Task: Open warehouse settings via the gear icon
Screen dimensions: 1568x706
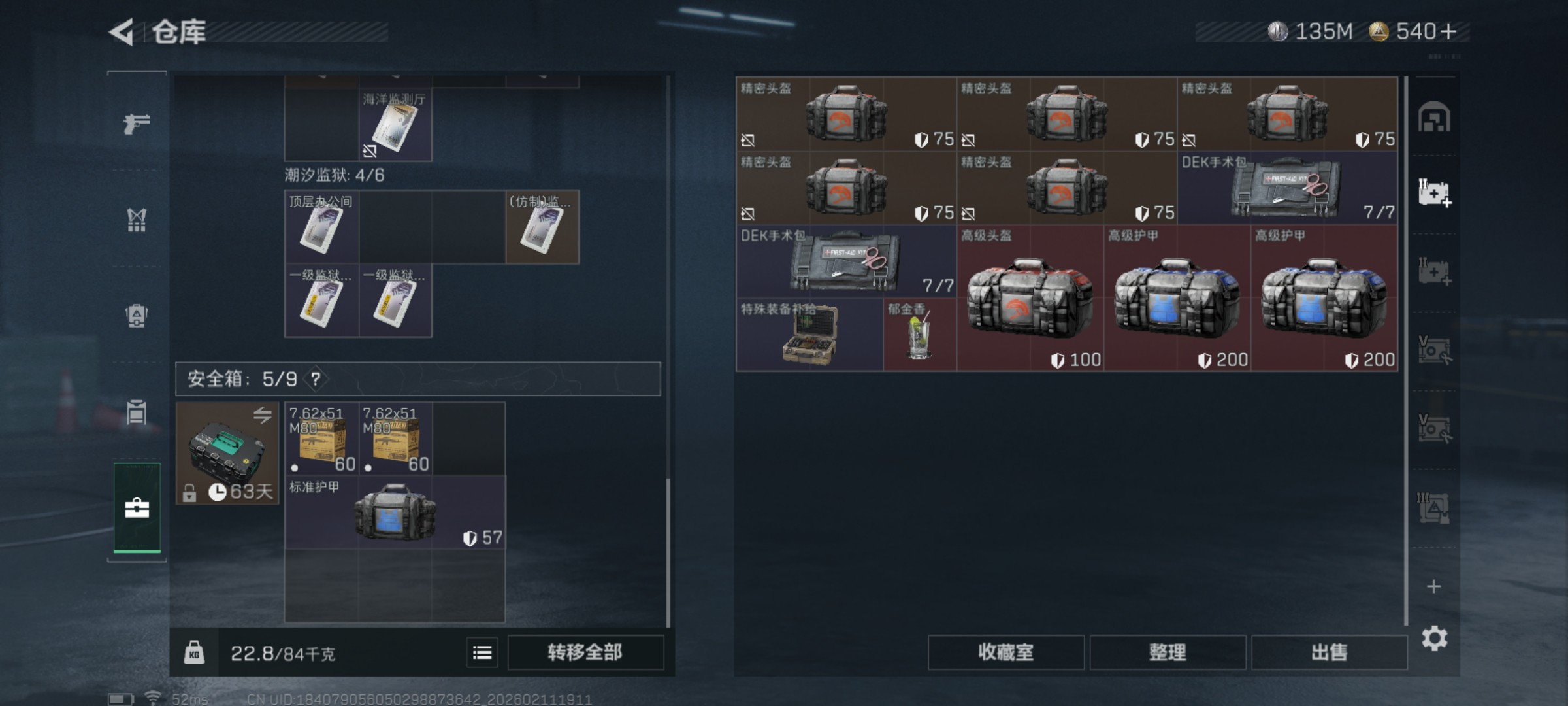Action: [x=1434, y=638]
